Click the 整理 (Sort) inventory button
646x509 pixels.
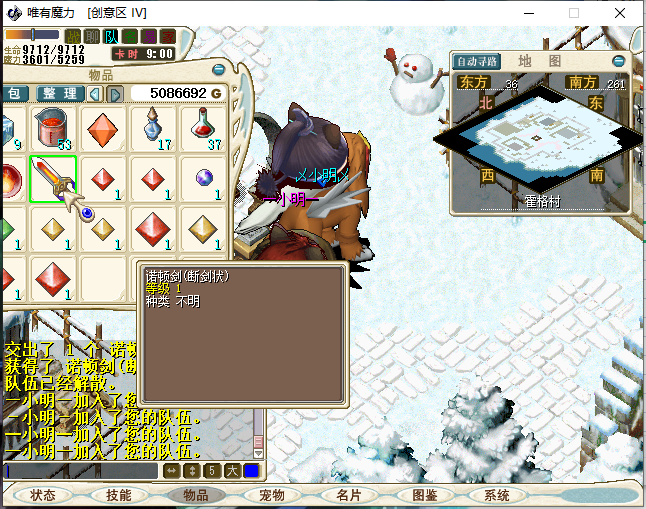[x=60, y=93]
